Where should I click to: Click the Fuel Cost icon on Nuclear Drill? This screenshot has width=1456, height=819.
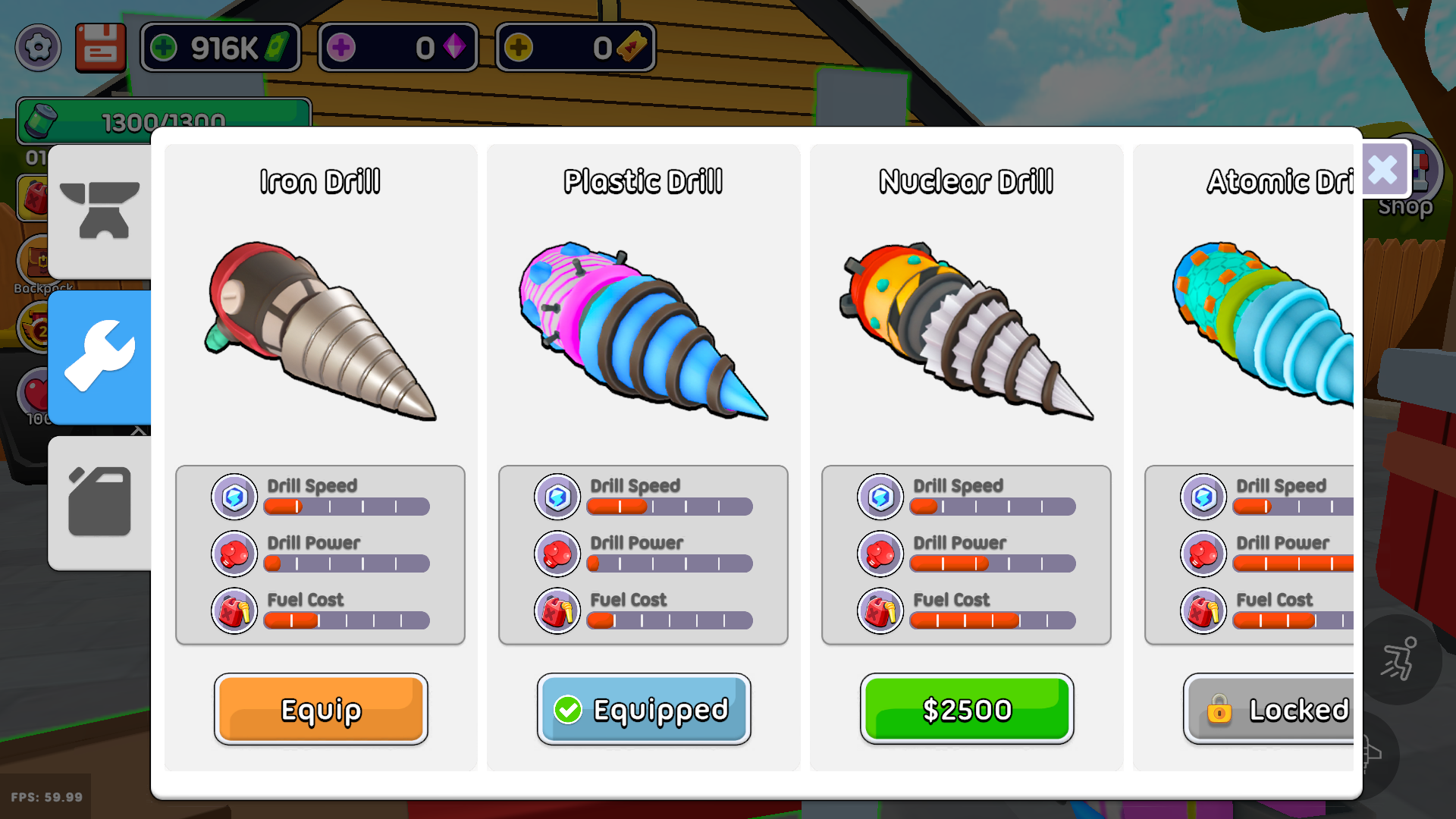pos(880,610)
